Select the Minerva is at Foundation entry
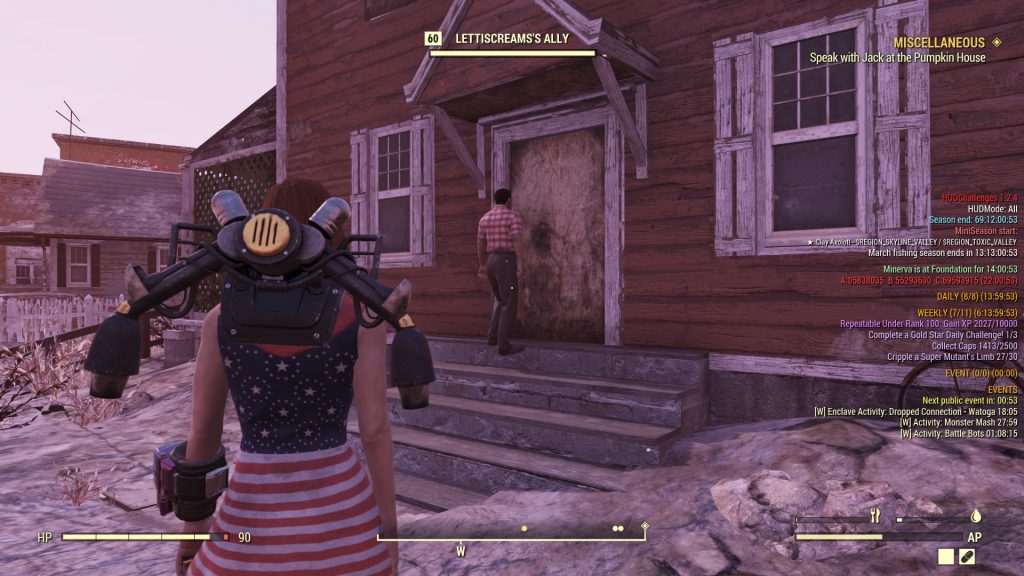This screenshot has height=576, width=1024. 956,269
